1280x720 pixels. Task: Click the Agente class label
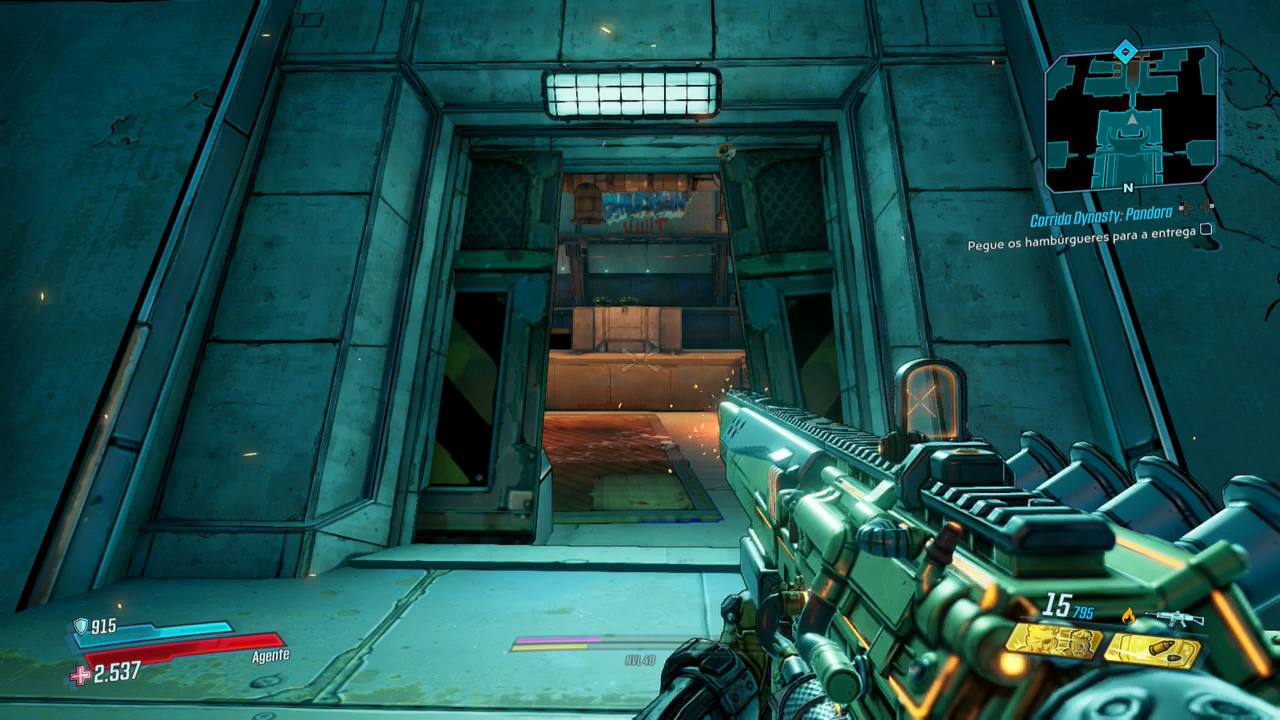click(x=270, y=656)
